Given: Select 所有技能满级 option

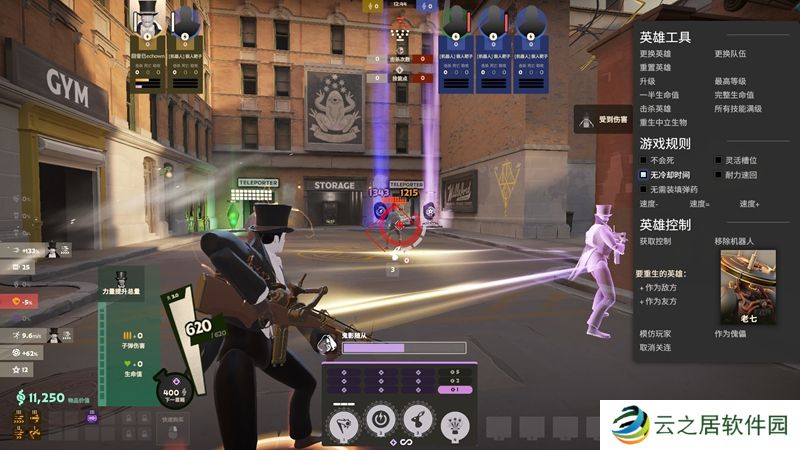Looking at the screenshot, I should (738, 109).
